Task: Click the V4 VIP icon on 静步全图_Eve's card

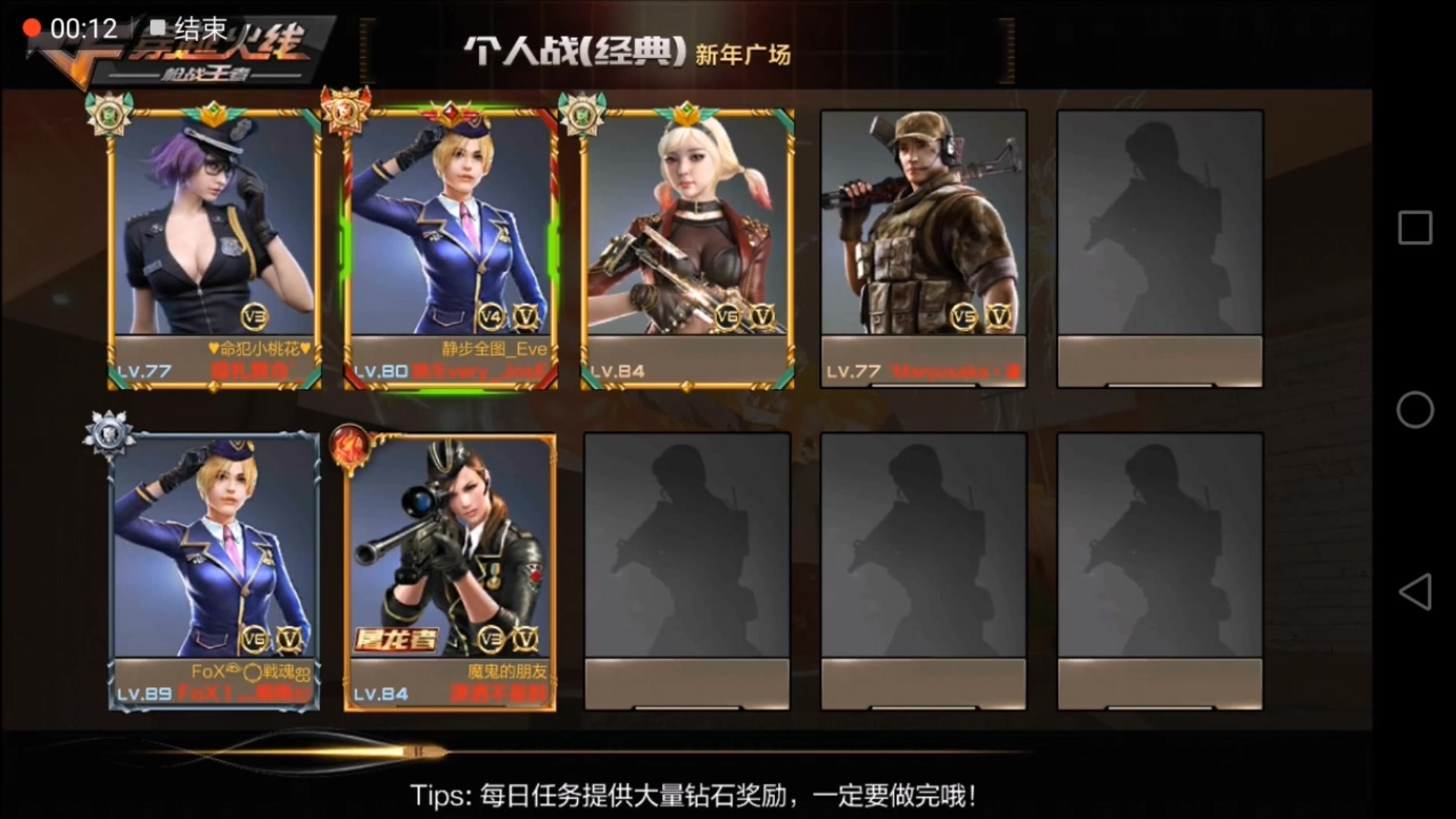Action: (x=491, y=316)
